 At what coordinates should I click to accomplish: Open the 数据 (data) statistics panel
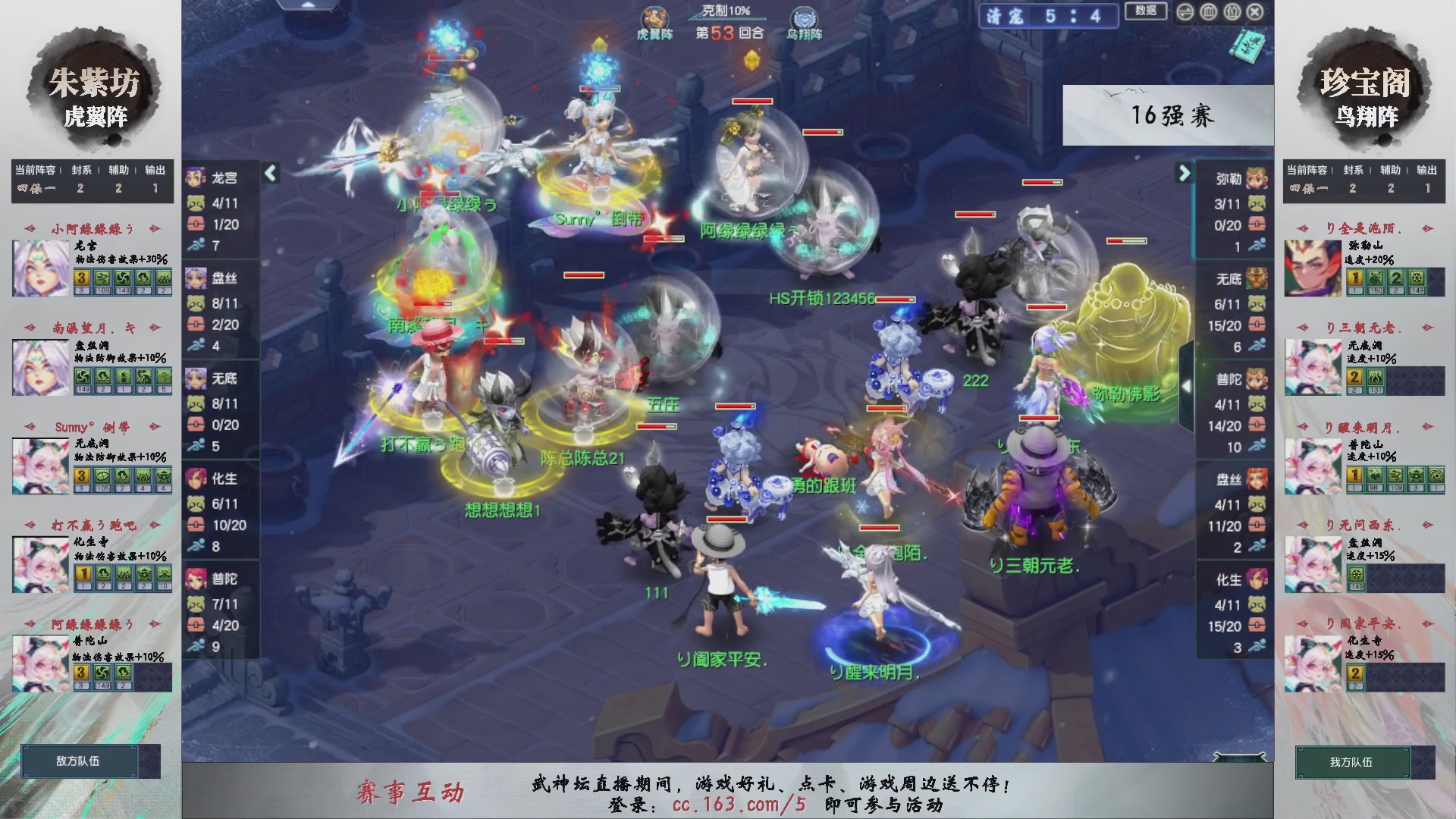point(1148,11)
